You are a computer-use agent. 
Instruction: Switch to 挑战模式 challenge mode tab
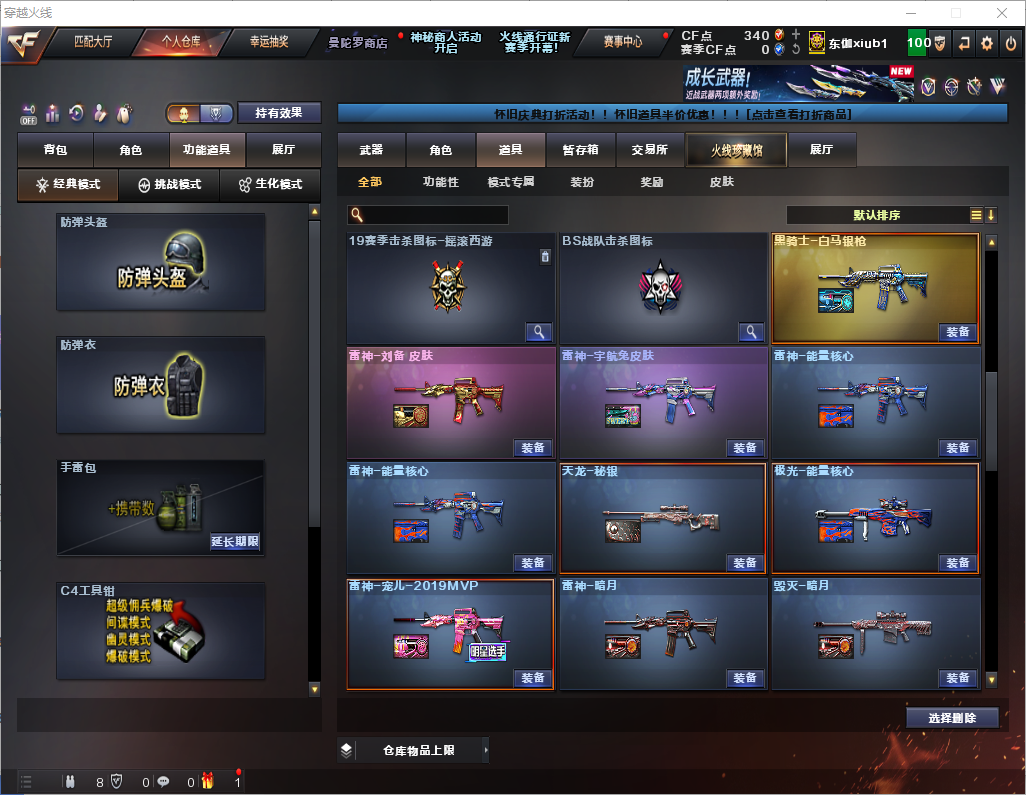tap(170, 185)
